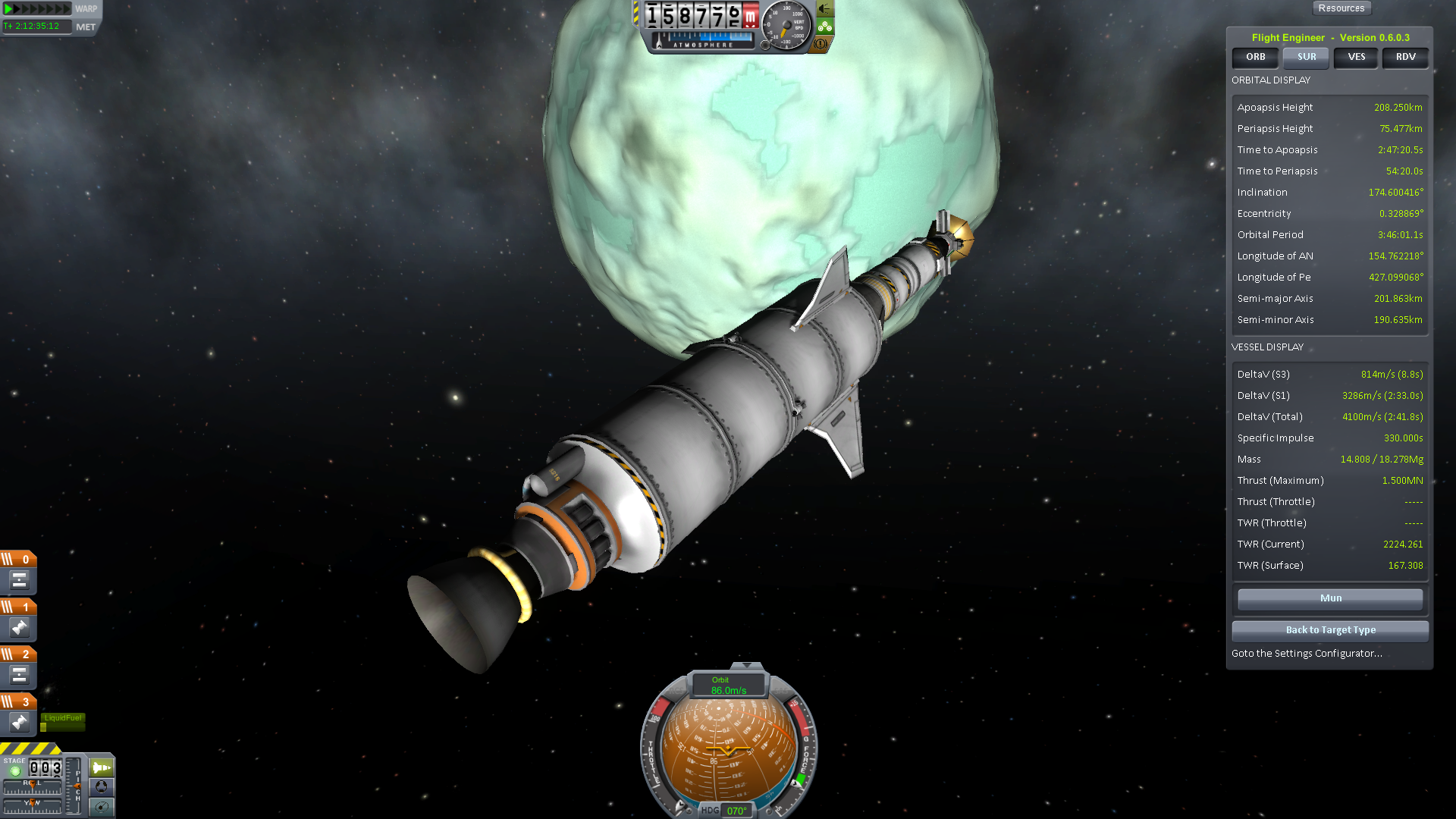Open the VES tab in Flight Engineer
Screen dimensions: 1456x819
click(1356, 57)
